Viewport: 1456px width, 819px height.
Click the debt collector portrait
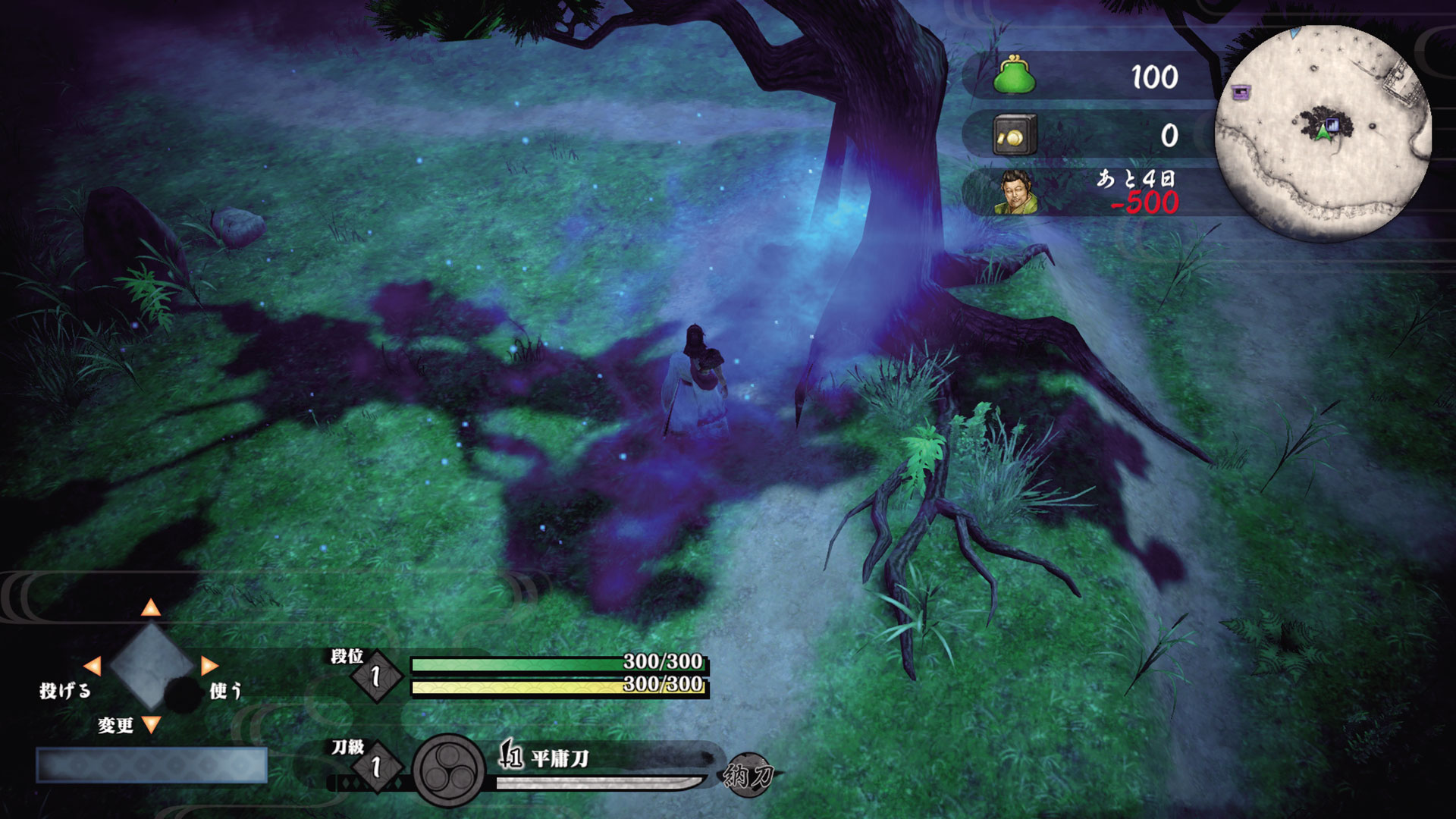(x=1016, y=193)
